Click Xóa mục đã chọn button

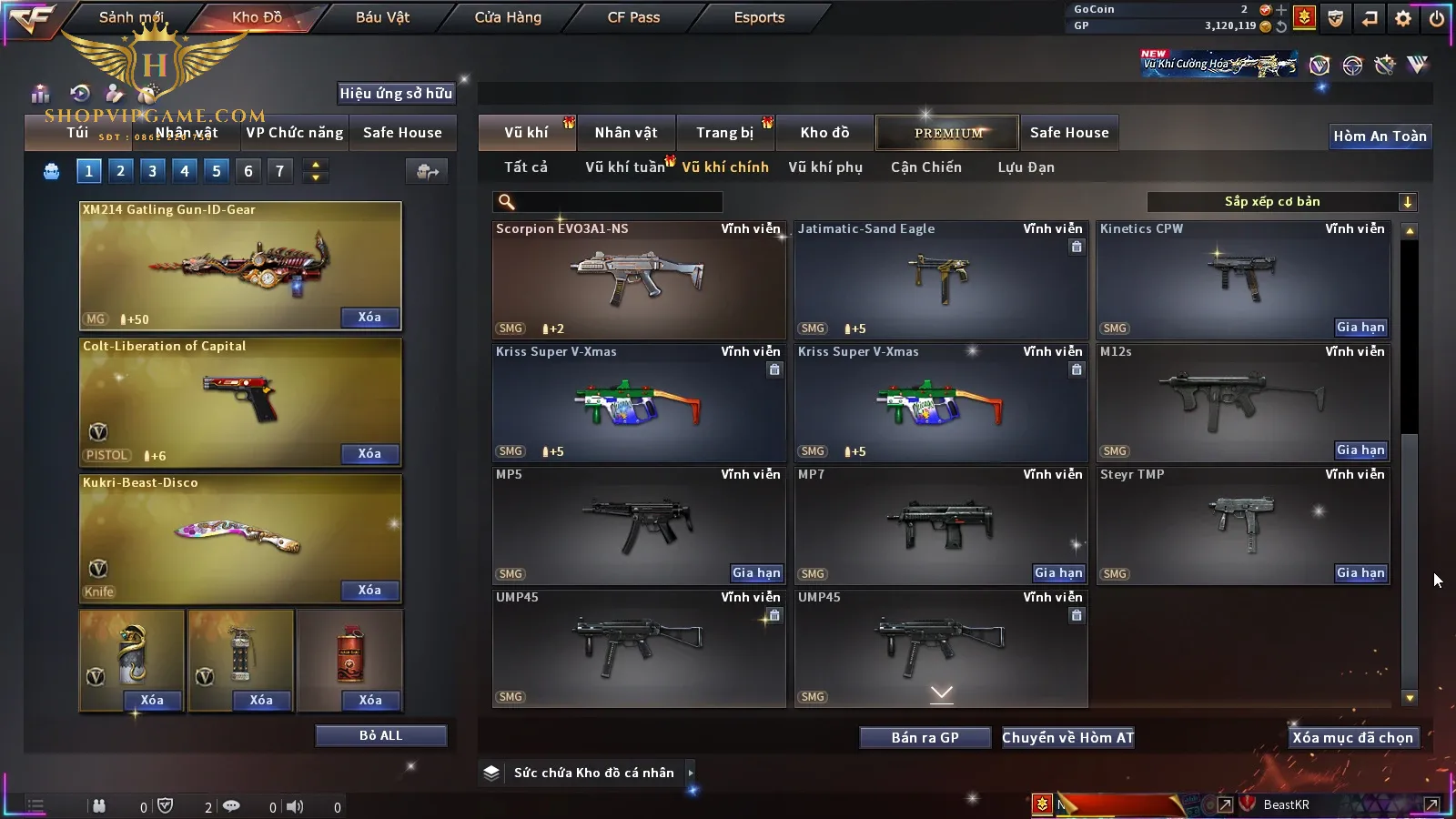[x=1352, y=738]
